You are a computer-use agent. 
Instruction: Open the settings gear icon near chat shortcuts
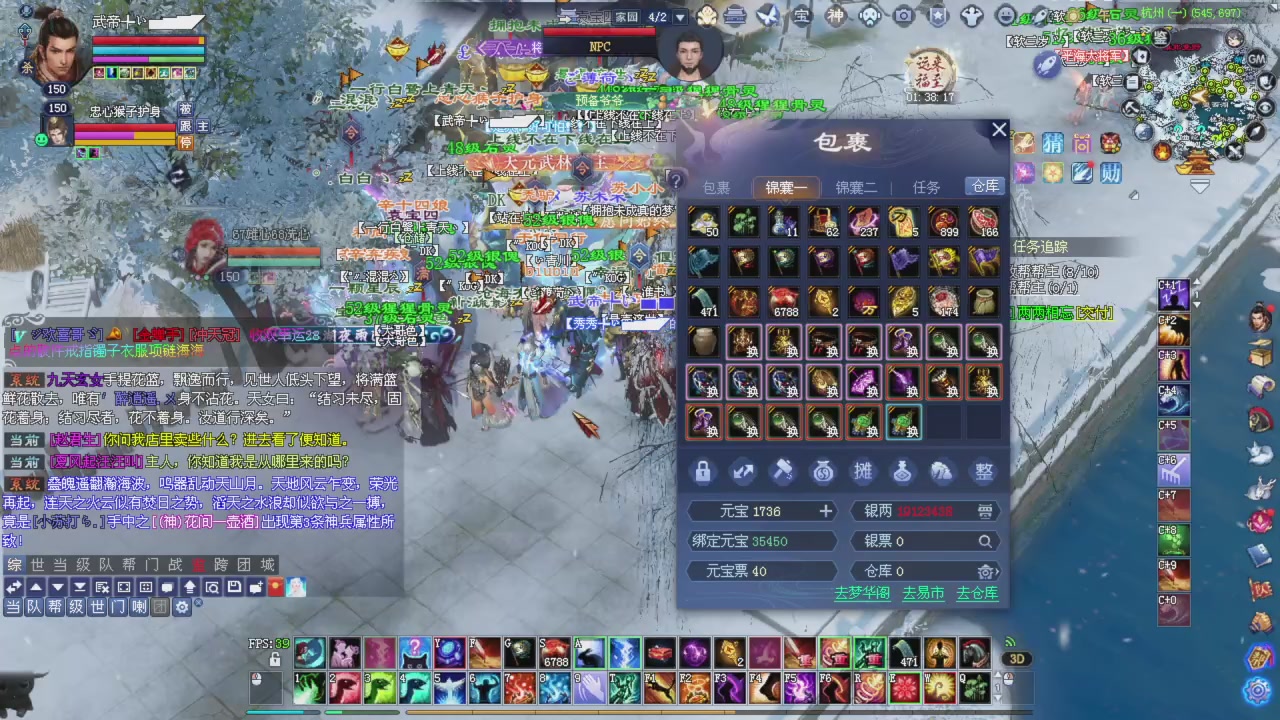[x=182, y=607]
